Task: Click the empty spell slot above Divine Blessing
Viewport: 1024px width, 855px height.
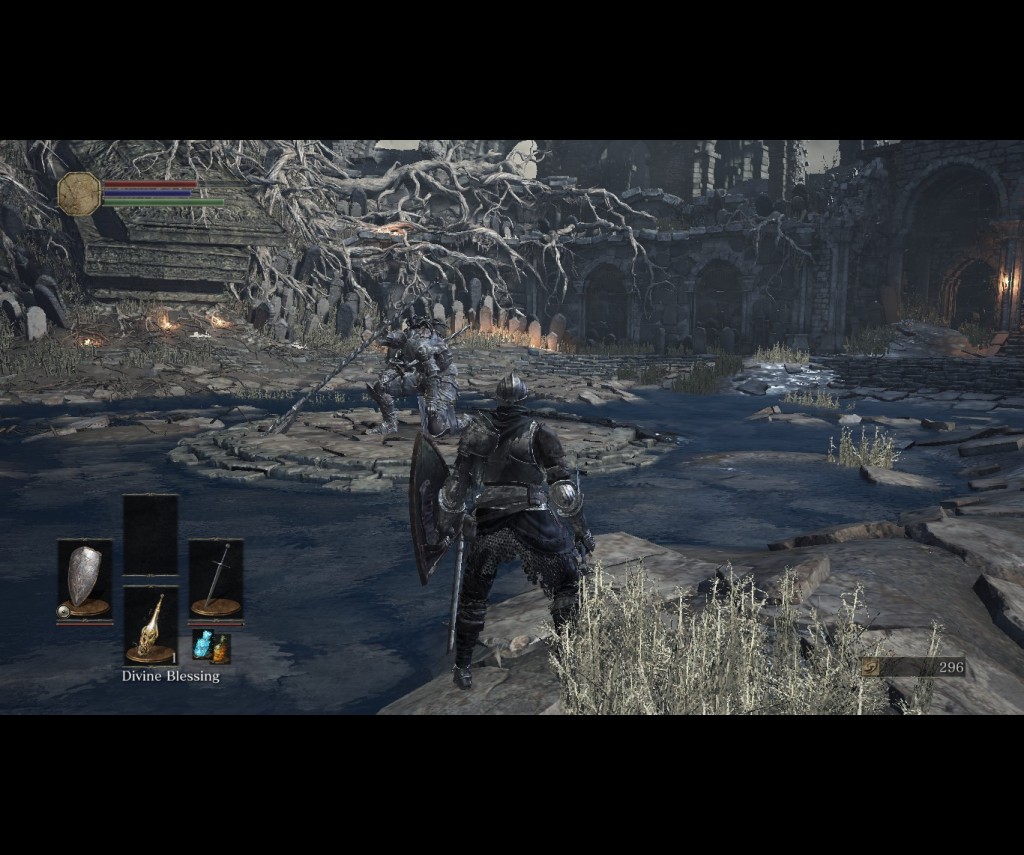Action: 150,535
